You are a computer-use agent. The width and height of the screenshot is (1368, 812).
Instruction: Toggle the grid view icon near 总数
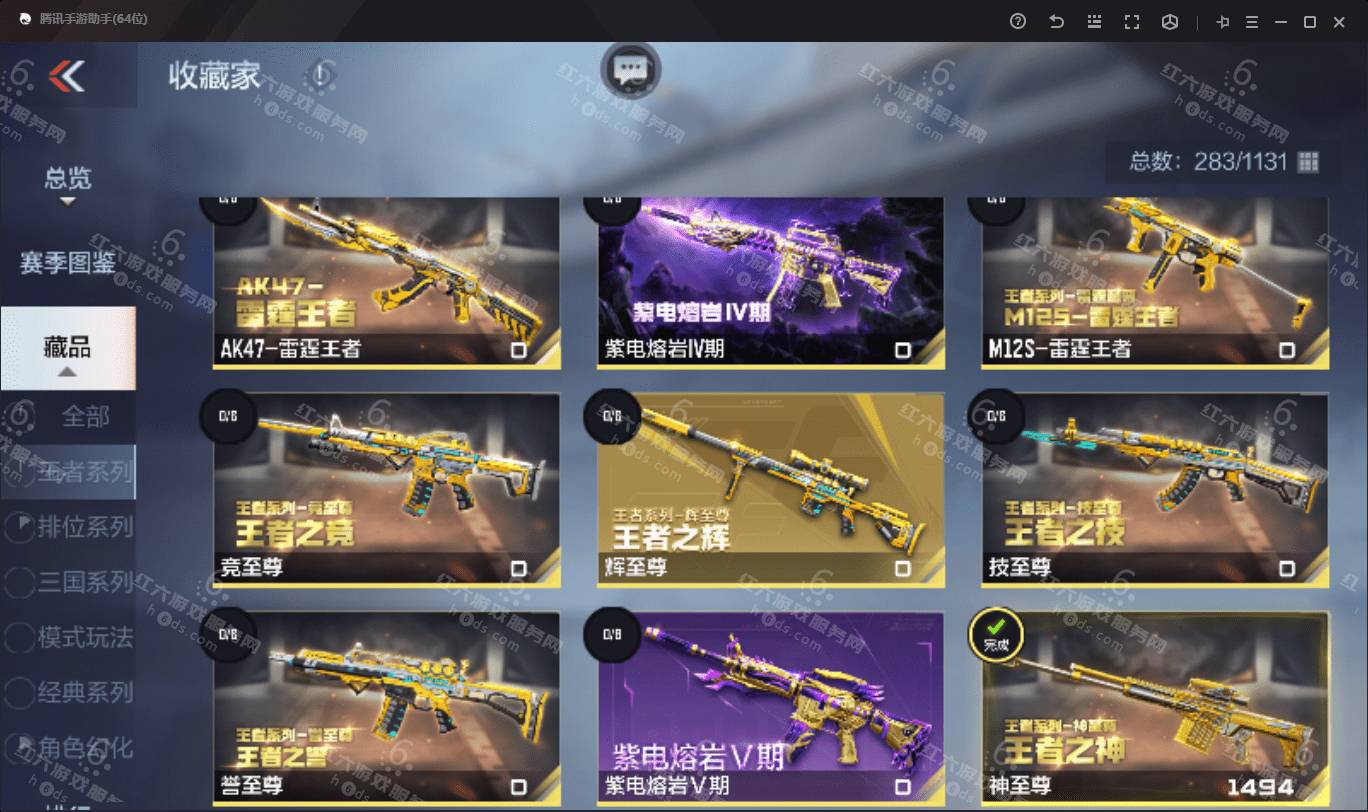pyautogui.click(x=1308, y=162)
